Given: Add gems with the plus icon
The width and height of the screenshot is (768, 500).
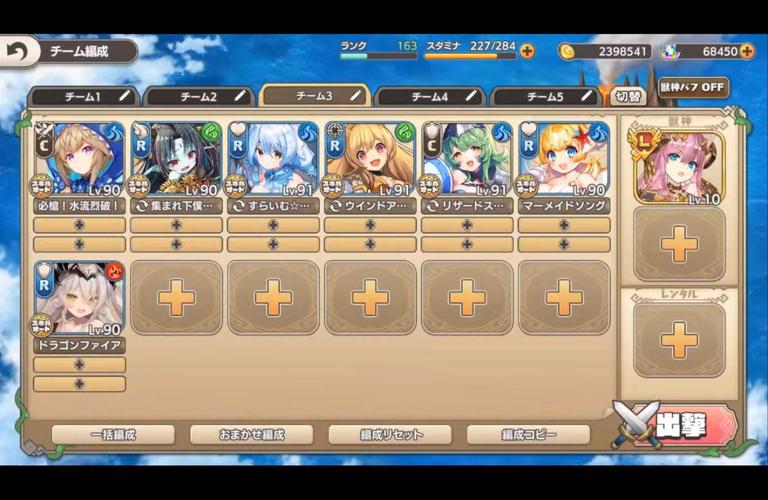Looking at the screenshot, I should (x=747, y=51).
